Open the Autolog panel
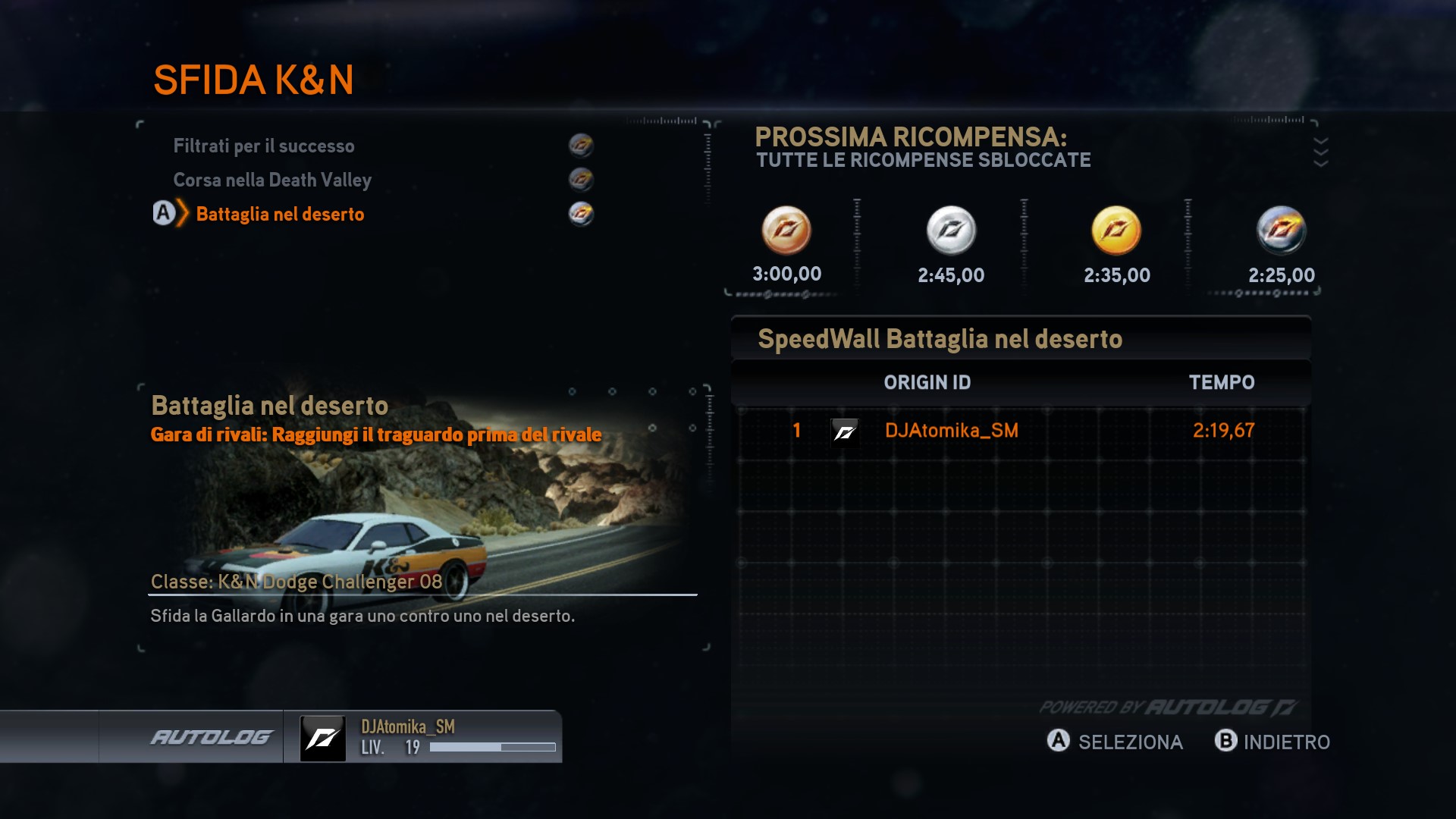The height and width of the screenshot is (819, 1456). coord(211,737)
